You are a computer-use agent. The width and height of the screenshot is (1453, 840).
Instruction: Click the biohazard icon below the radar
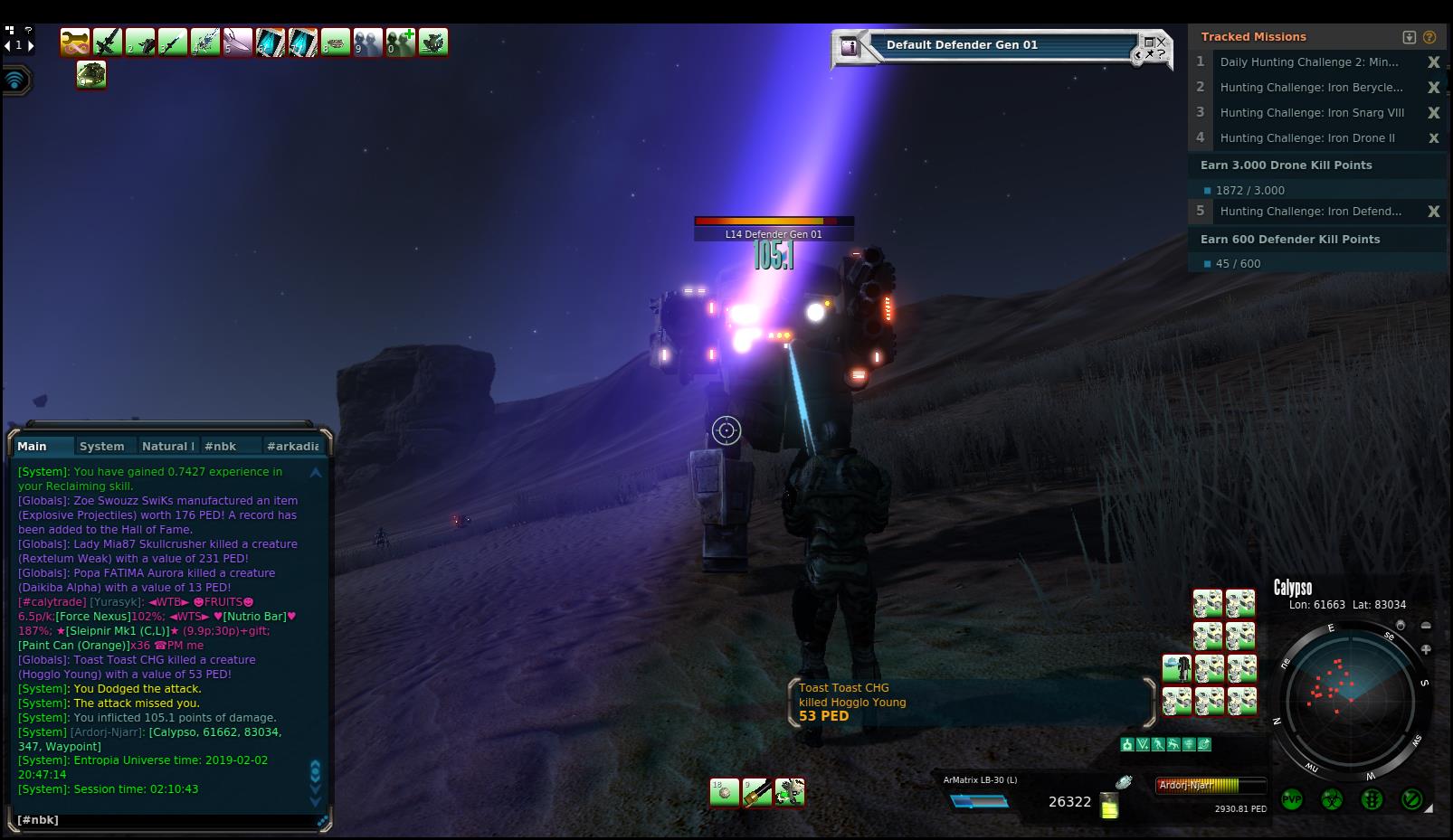coord(1331,799)
